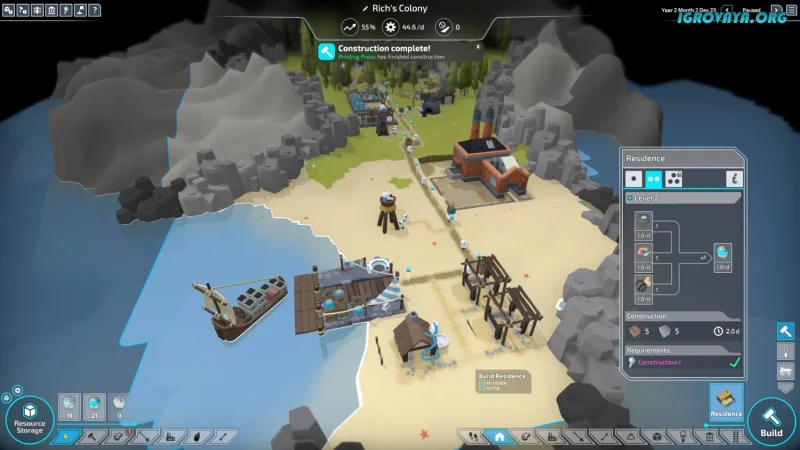This screenshot has width=800, height=450.
Task: Select the Residence building card
Action: click(x=727, y=402)
